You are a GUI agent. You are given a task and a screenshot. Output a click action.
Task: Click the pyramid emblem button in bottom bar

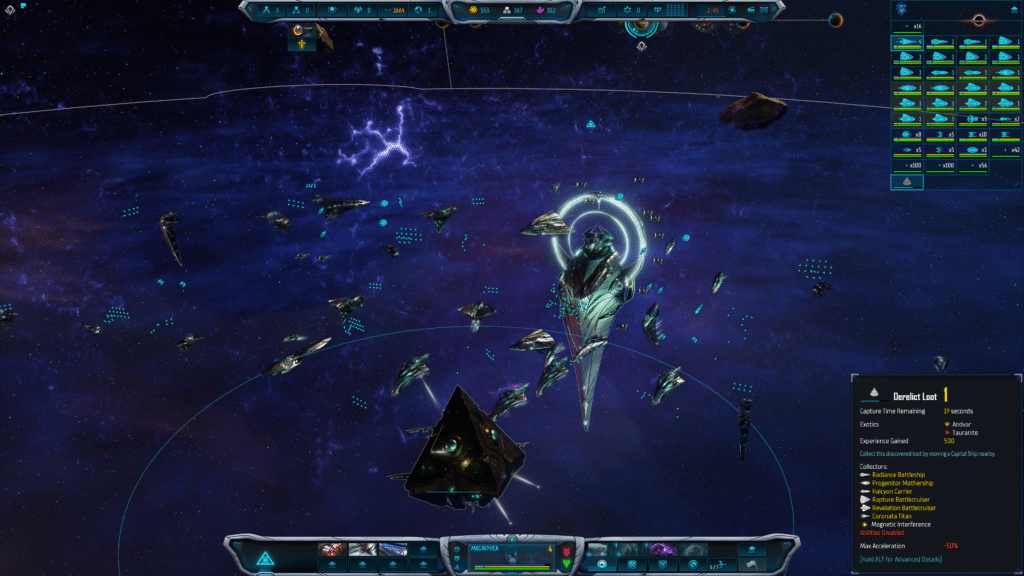coord(266,558)
